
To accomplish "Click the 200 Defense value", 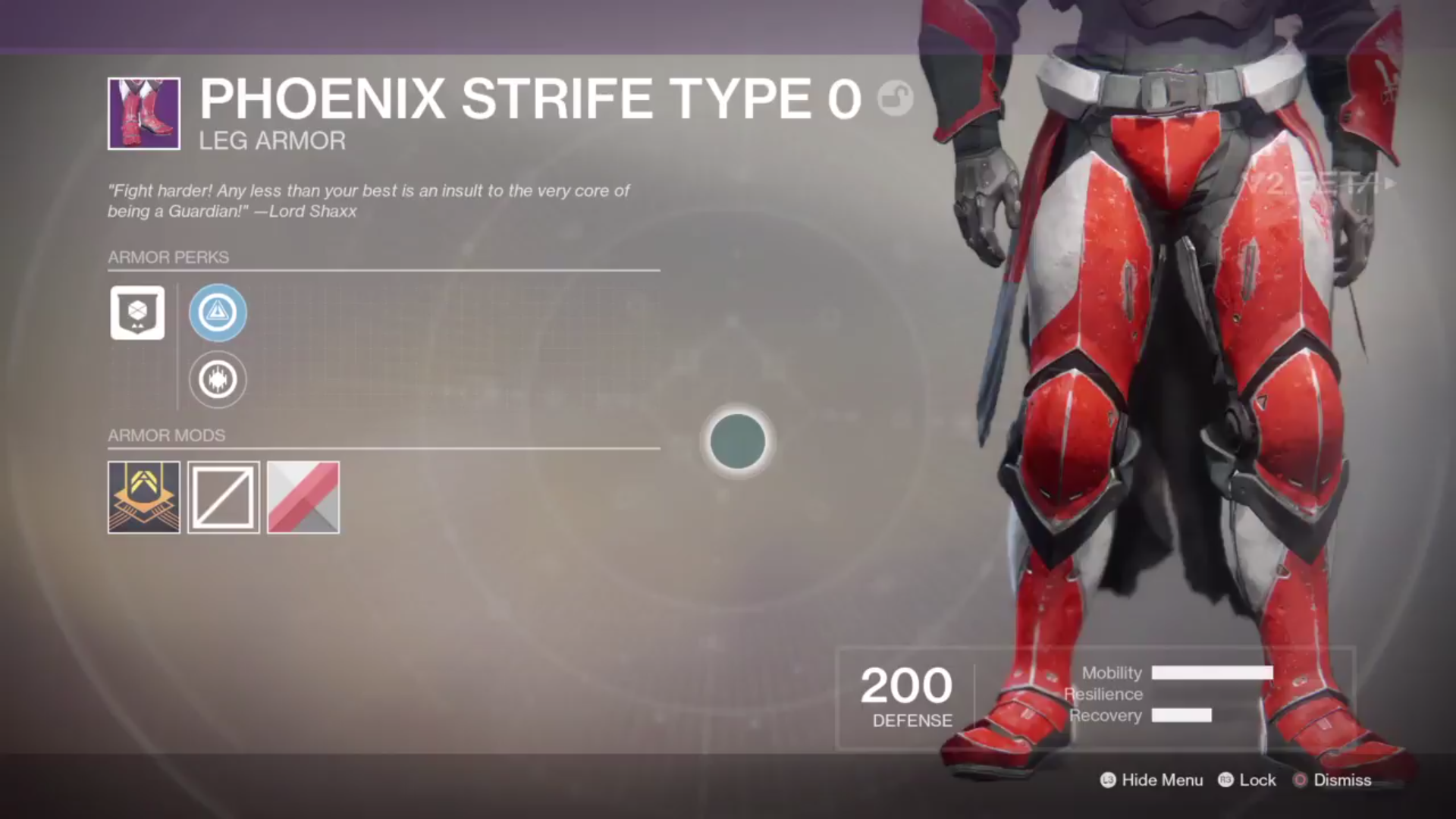I will (x=905, y=686).
